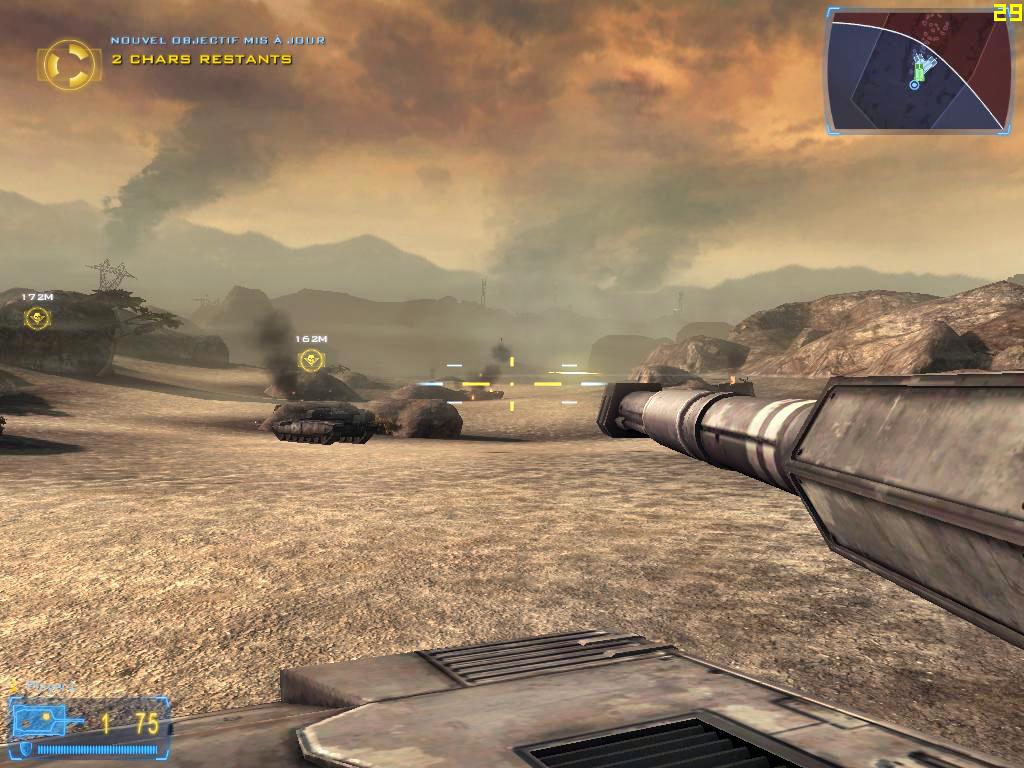Select the skull target marker at 162M

click(x=311, y=360)
